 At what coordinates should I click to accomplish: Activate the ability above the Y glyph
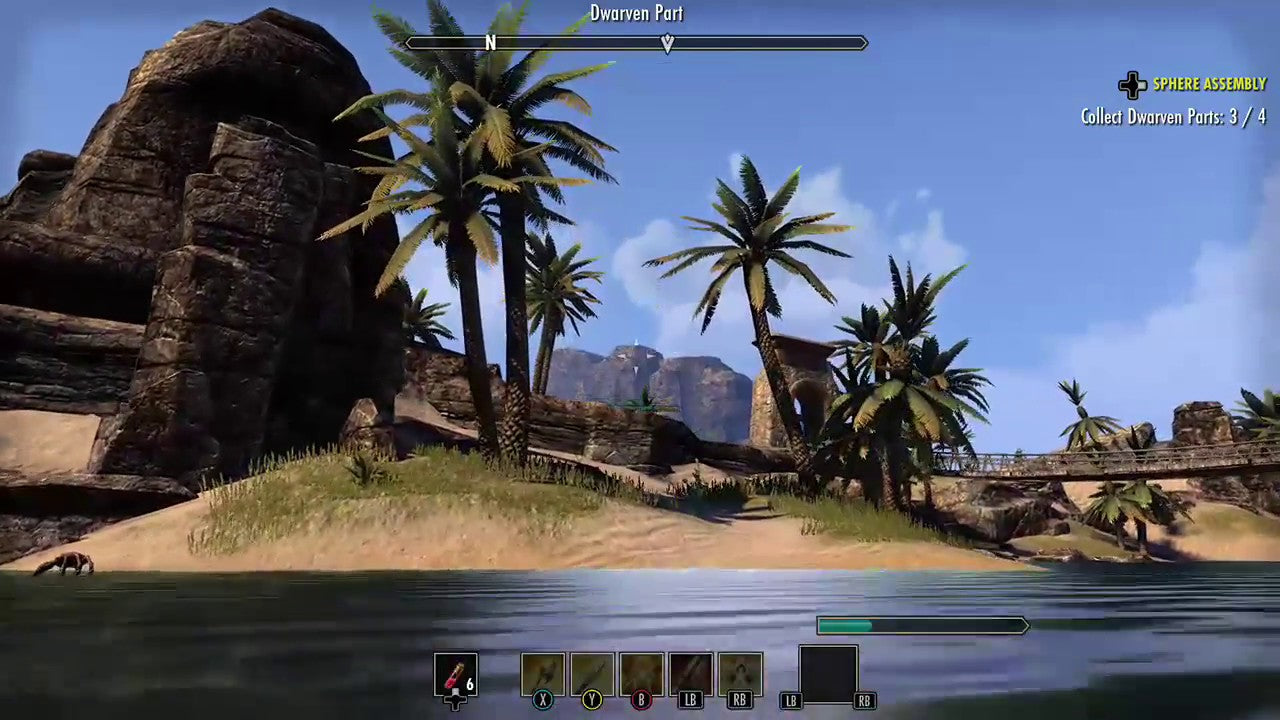point(592,674)
